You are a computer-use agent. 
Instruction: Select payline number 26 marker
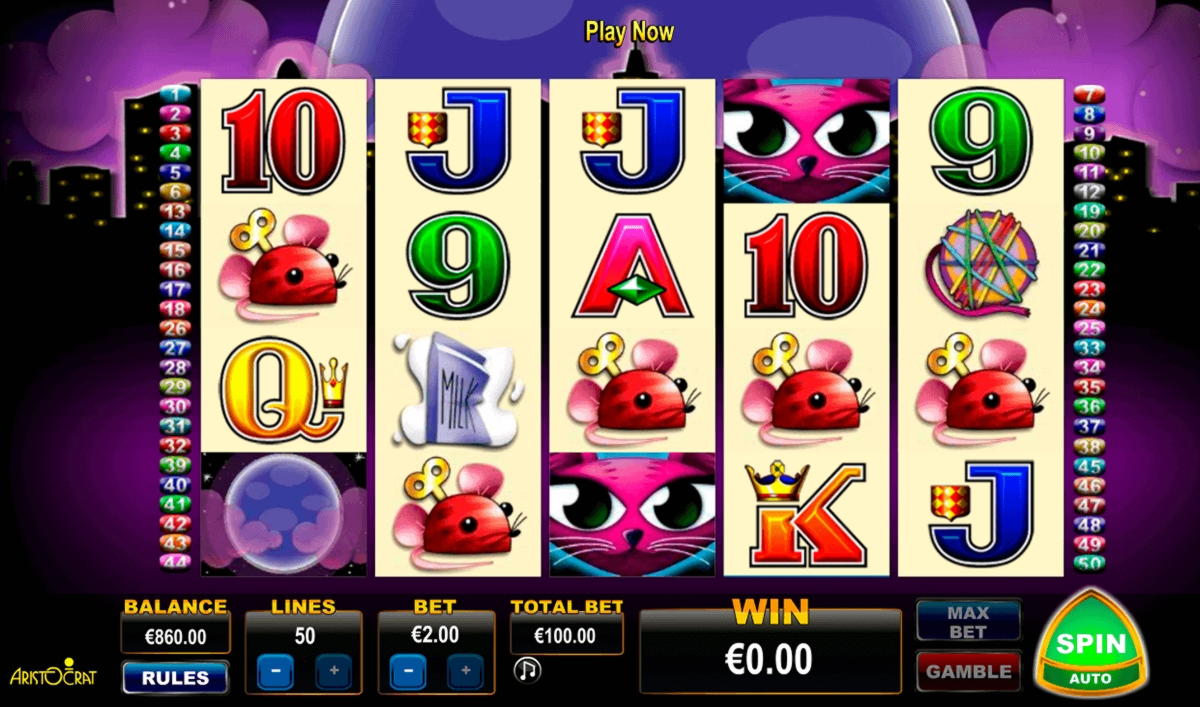[175, 328]
